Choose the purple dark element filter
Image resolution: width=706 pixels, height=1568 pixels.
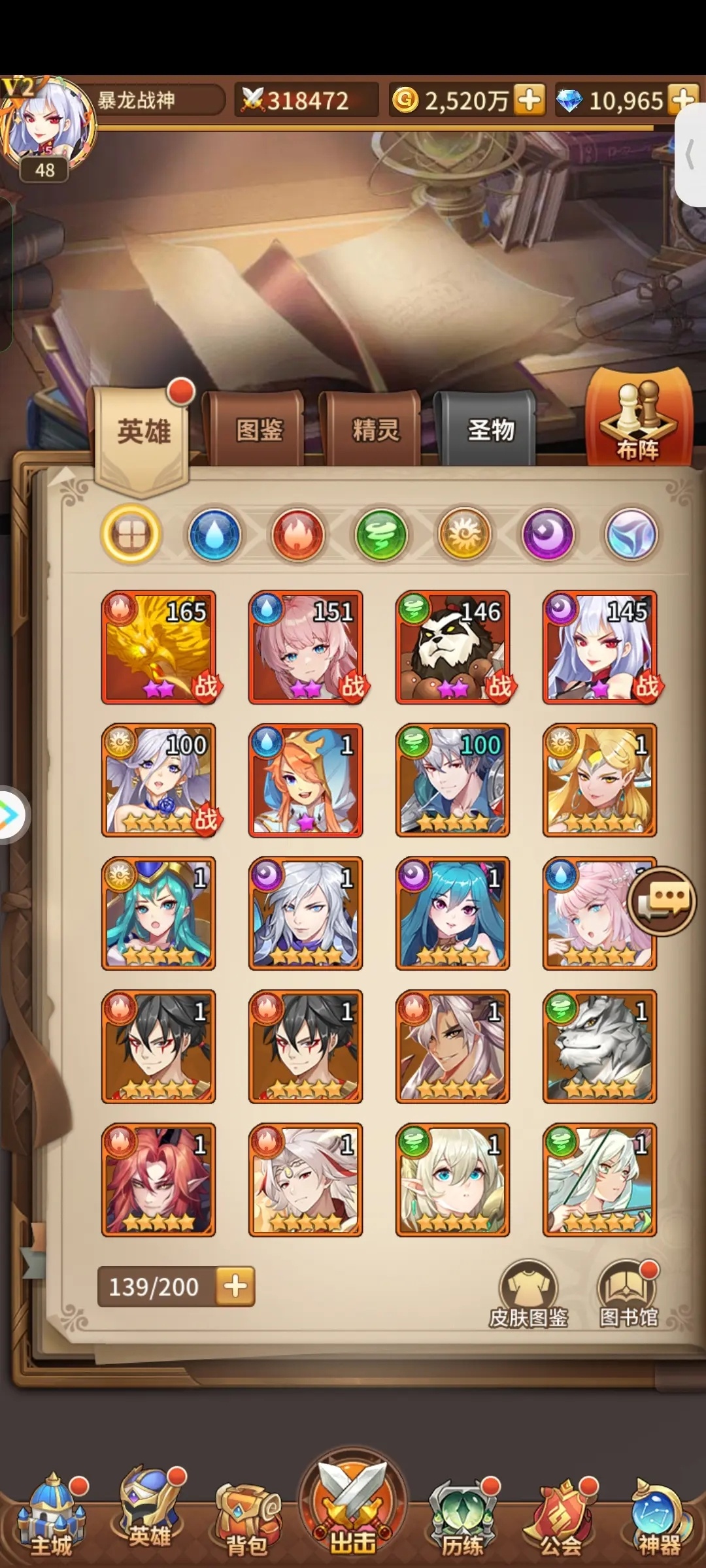pos(548,534)
